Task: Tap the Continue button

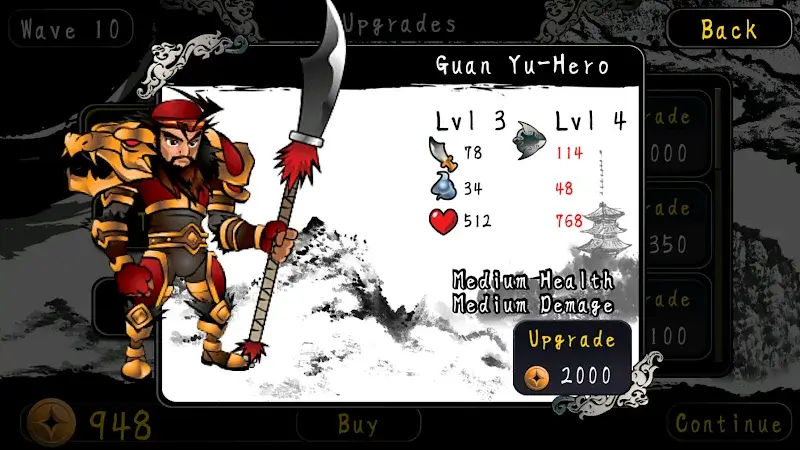Action: click(728, 423)
